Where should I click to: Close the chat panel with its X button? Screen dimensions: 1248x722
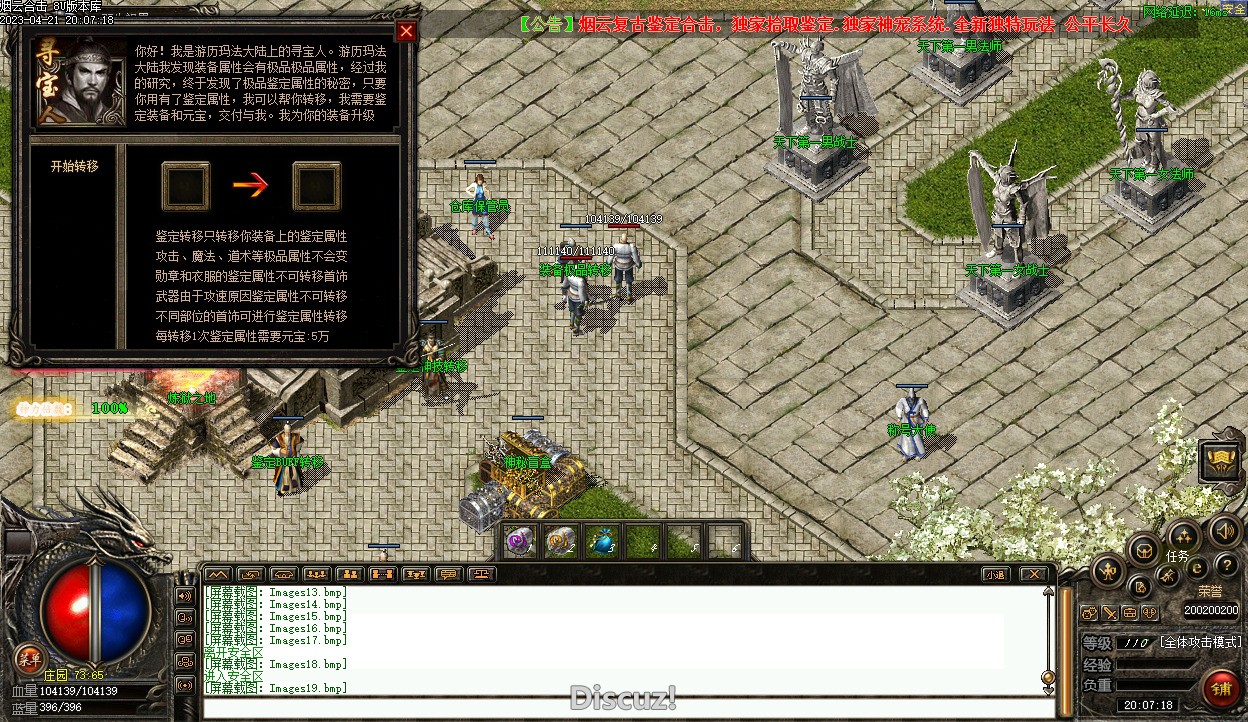click(1033, 574)
